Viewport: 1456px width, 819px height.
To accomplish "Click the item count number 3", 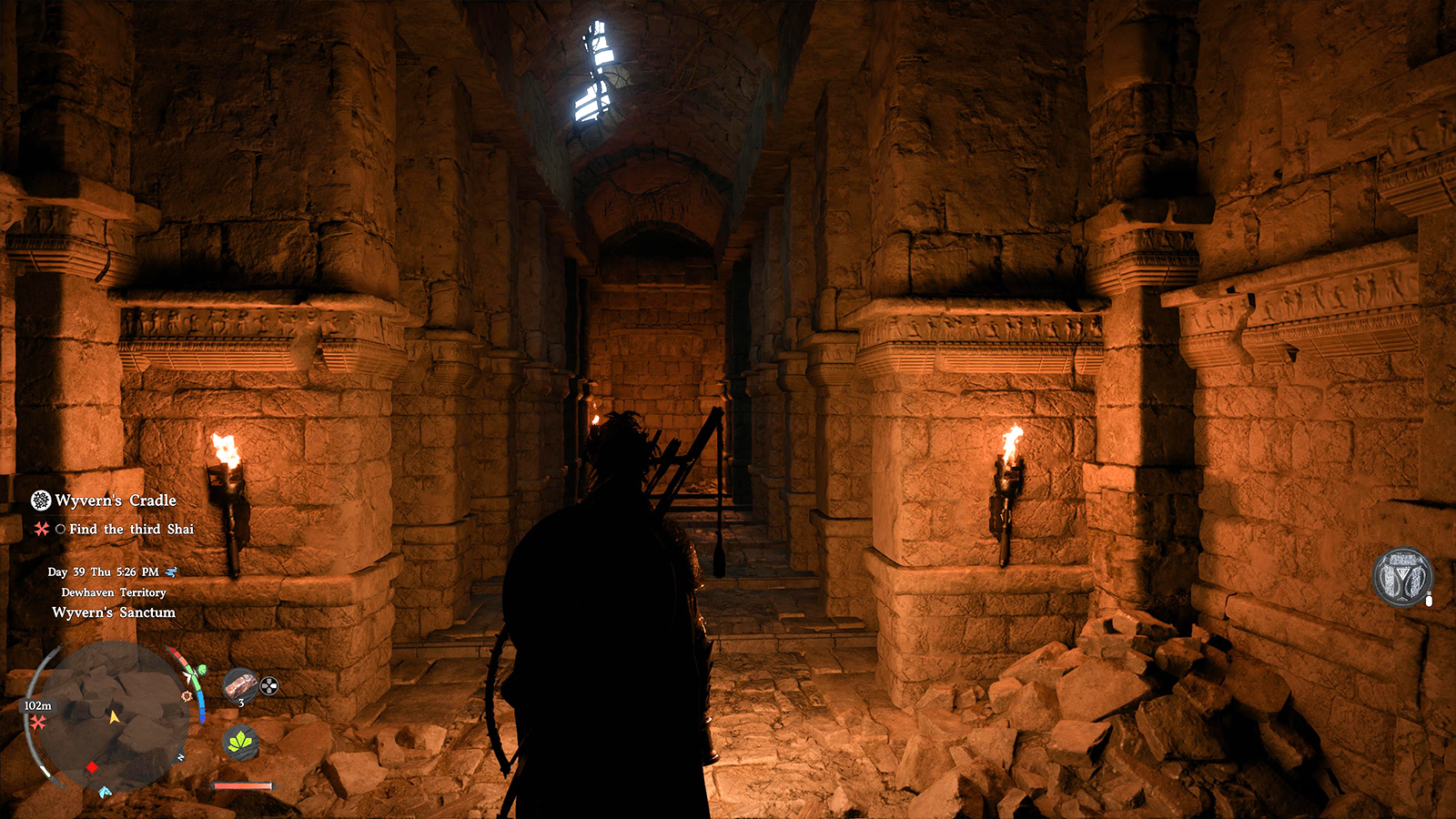I will pyautogui.click(x=241, y=703).
